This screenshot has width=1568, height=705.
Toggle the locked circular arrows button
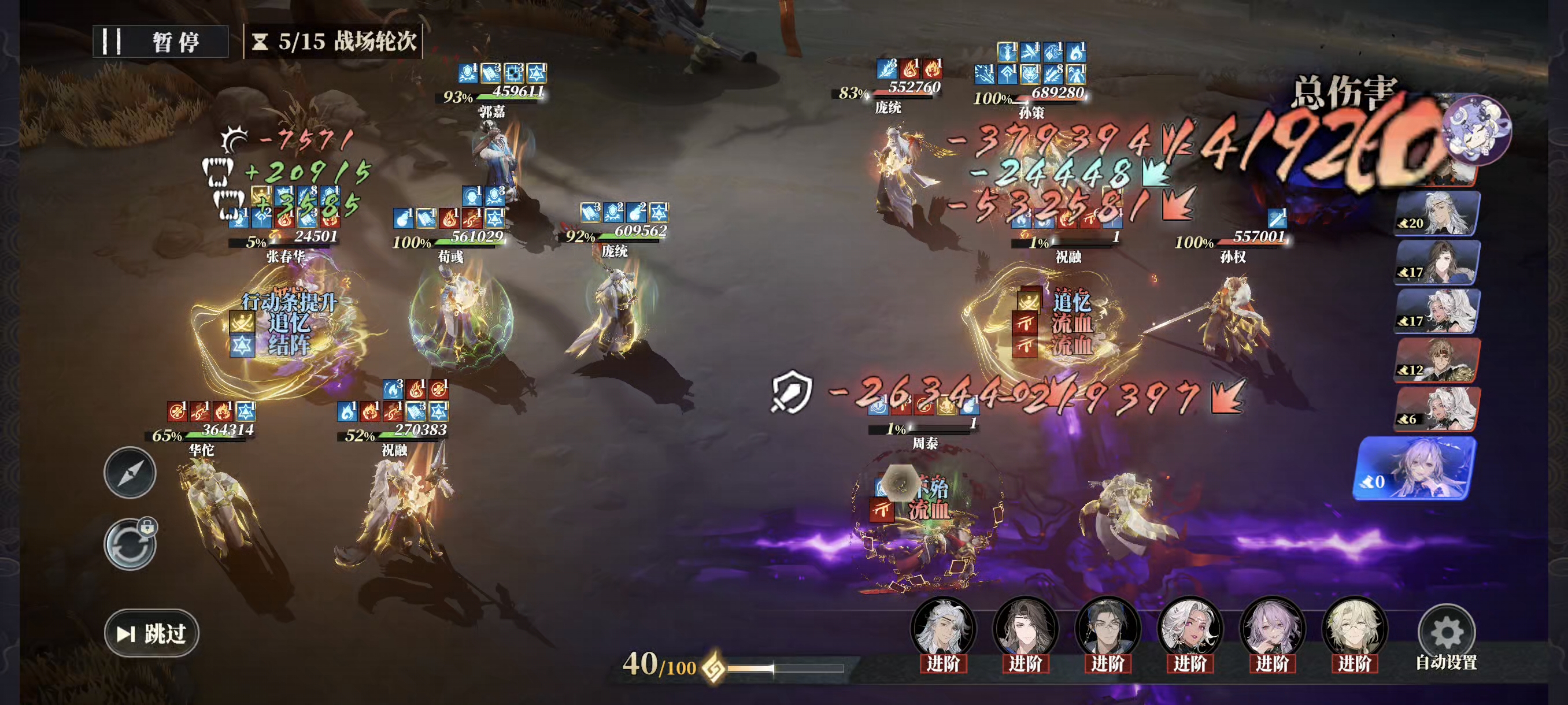coord(130,544)
